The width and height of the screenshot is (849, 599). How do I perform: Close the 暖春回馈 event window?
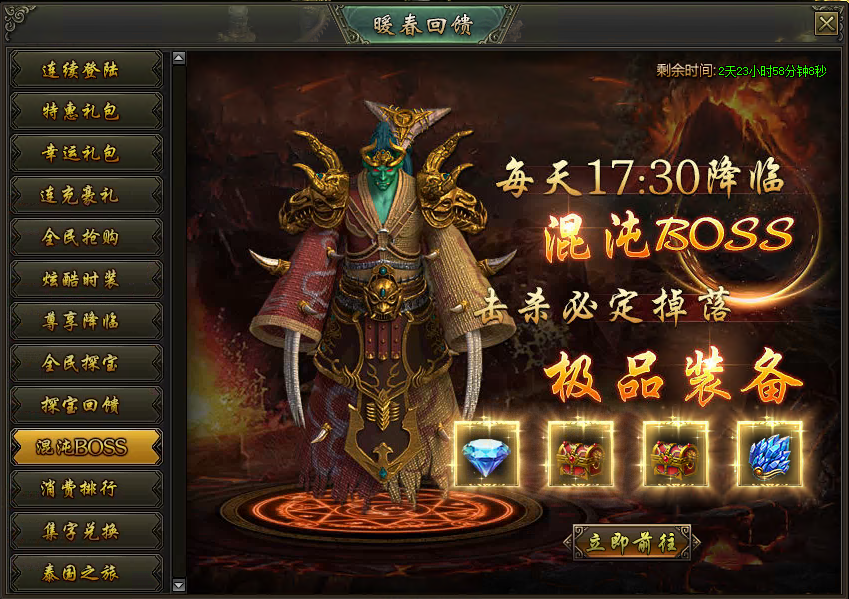(826, 23)
